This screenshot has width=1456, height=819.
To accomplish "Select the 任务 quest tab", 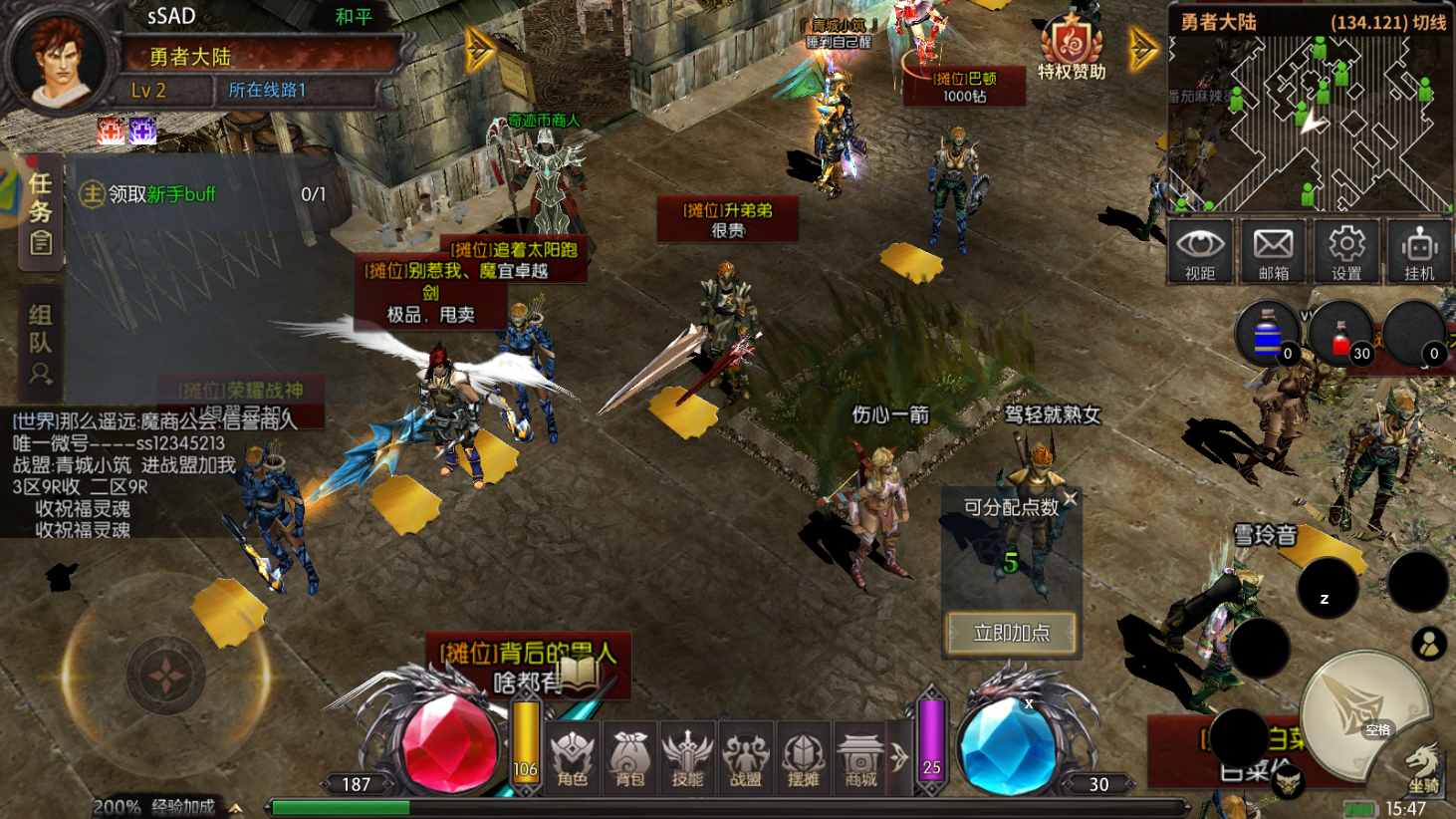I will pos(41,212).
